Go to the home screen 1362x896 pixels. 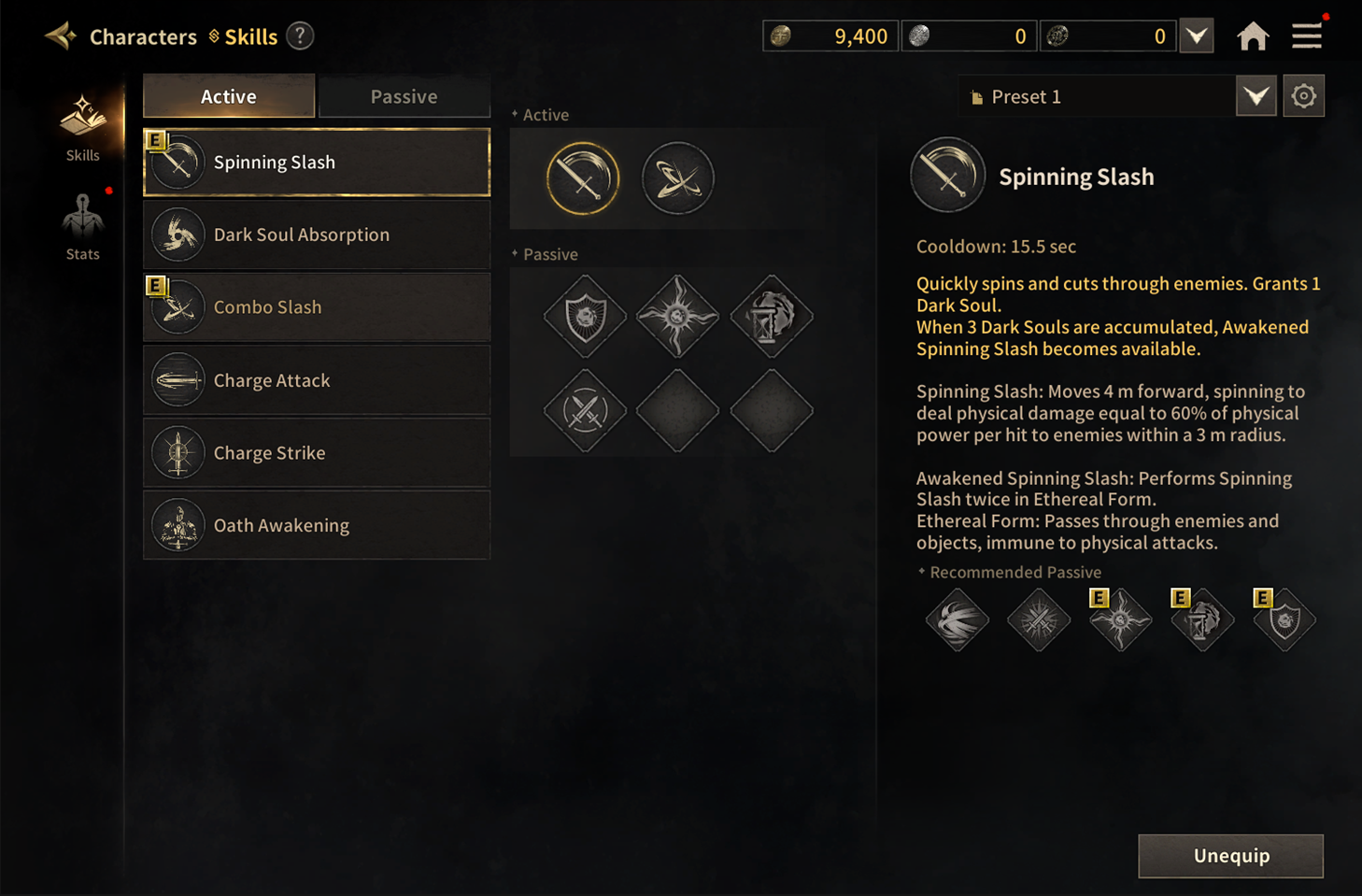(x=1253, y=36)
